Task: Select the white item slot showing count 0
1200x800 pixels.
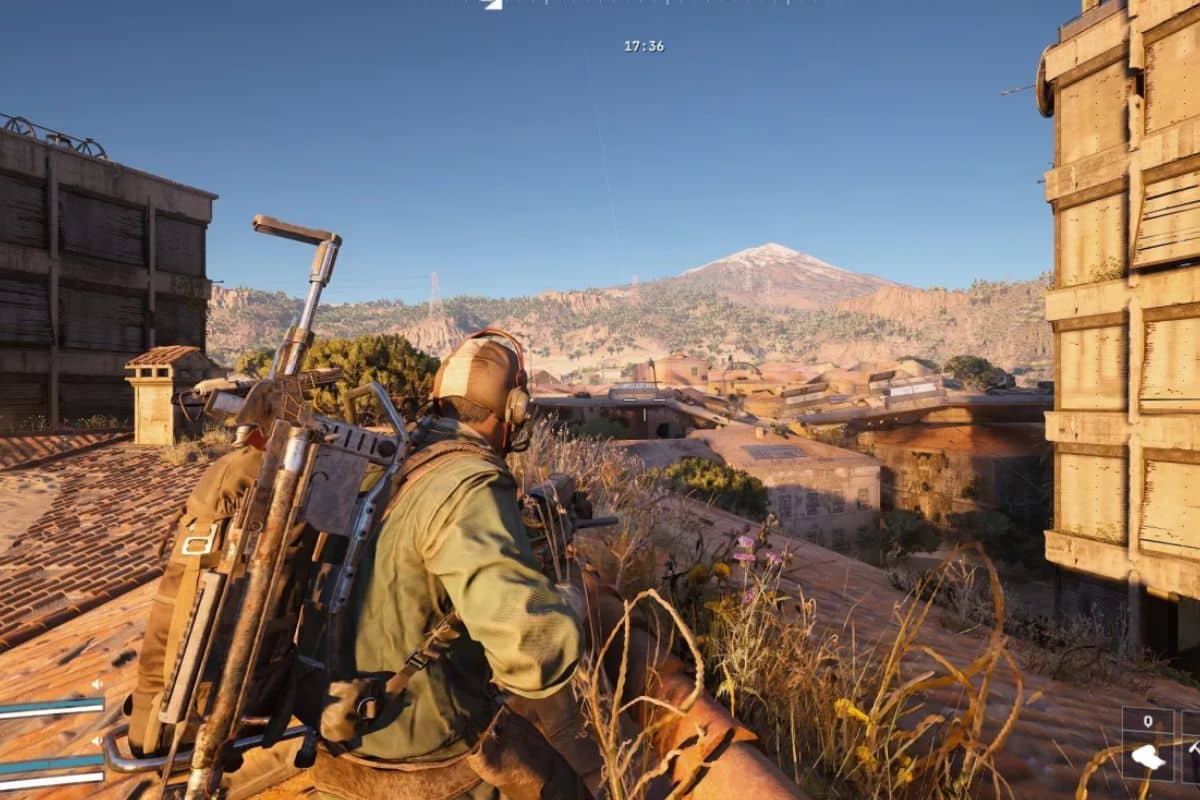Action: [1147, 743]
